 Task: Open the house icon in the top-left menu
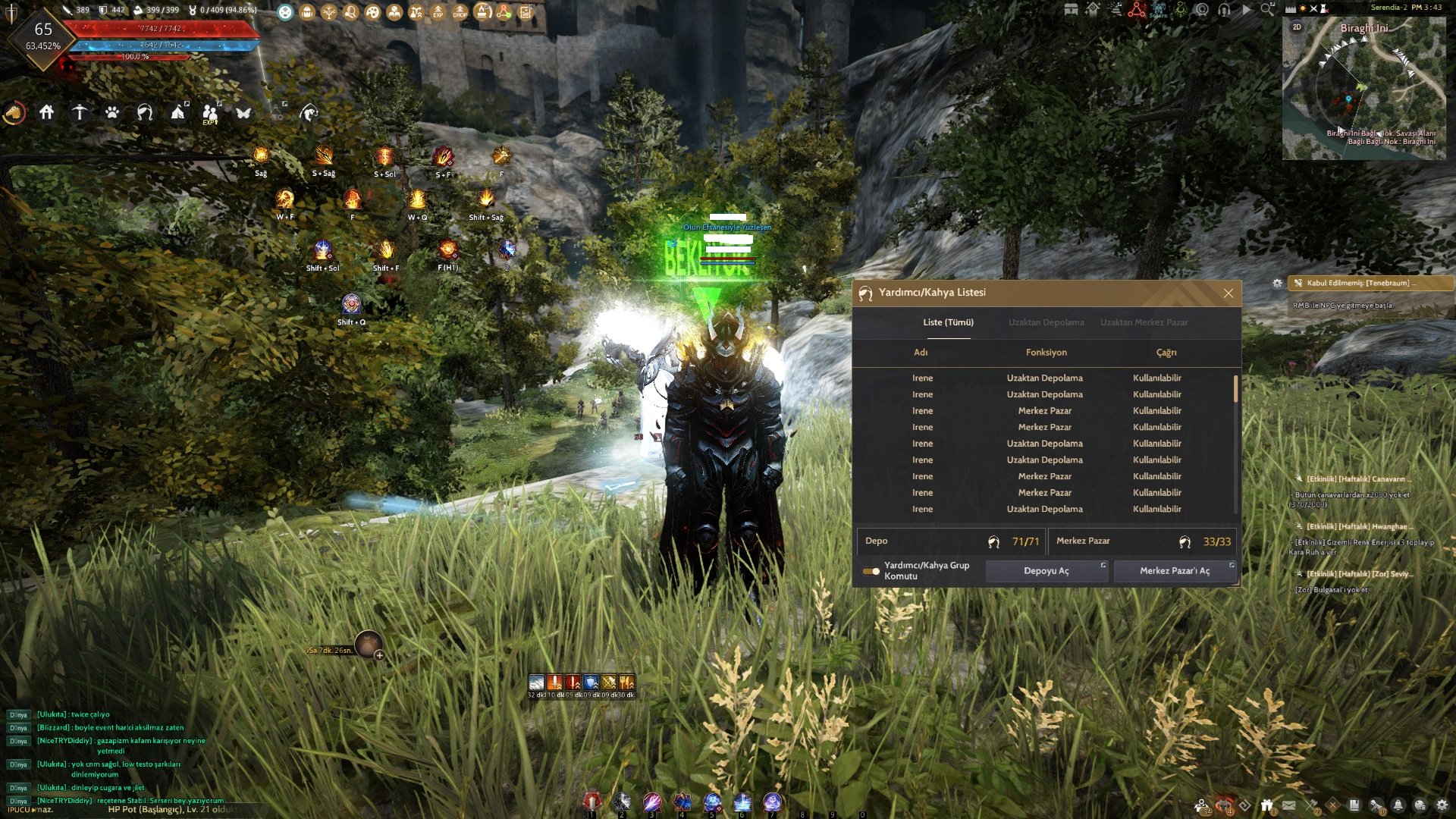click(47, 113)
